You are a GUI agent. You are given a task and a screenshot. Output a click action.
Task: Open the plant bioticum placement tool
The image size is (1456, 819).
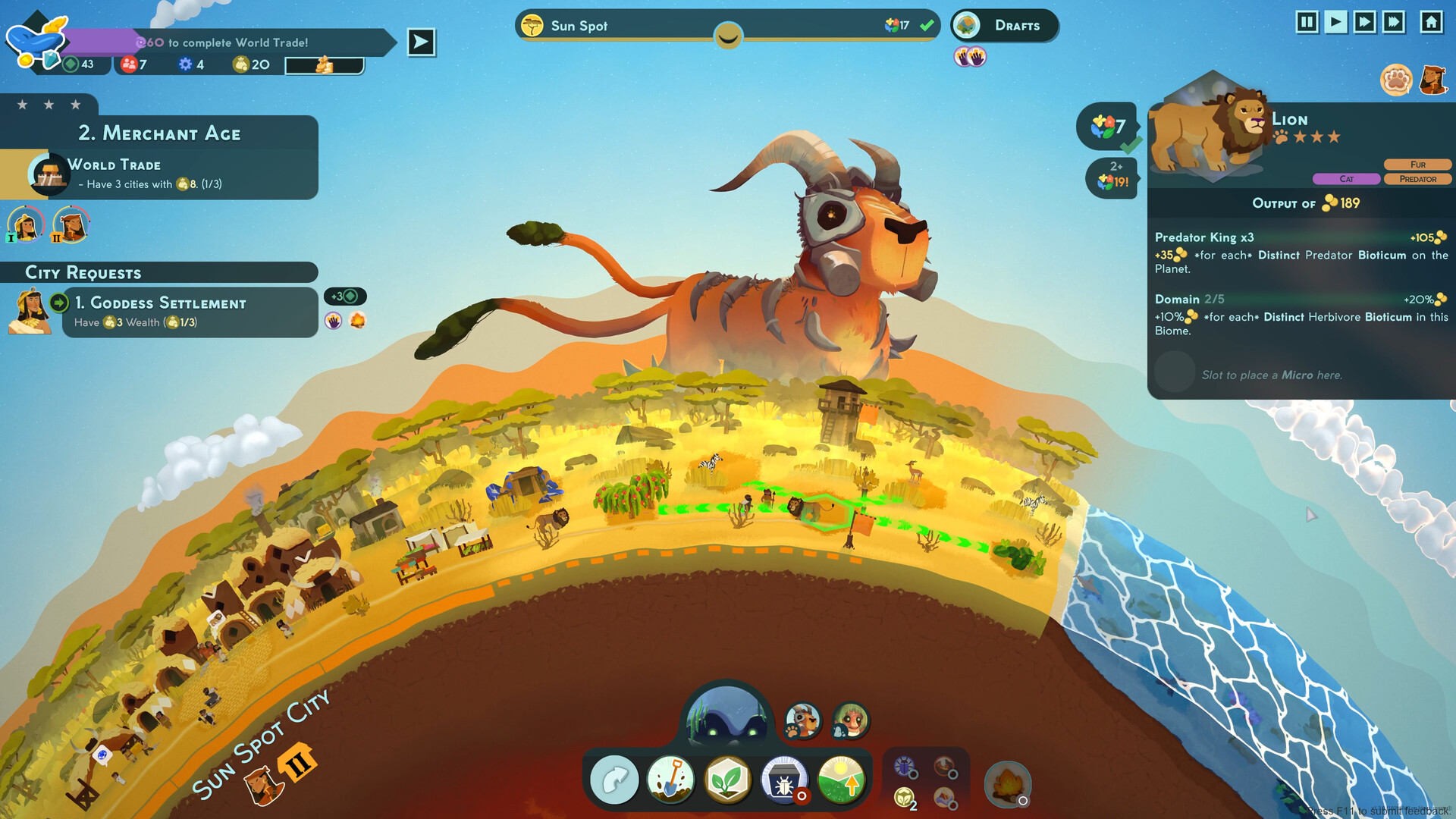click(x=728, y=779)
